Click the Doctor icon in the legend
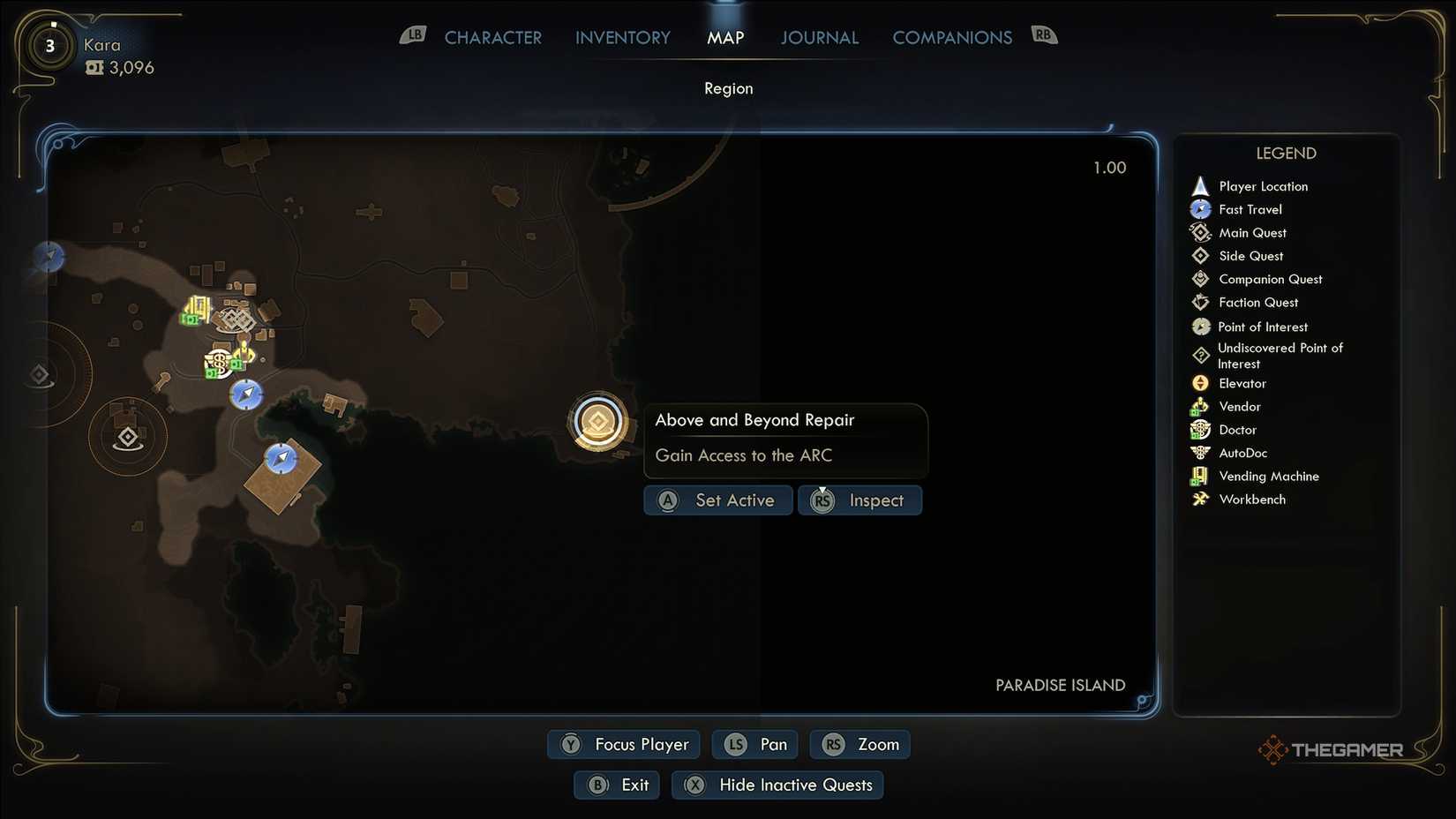Viewport: 1456px width, 819px height. click(x=1200, y=430)
